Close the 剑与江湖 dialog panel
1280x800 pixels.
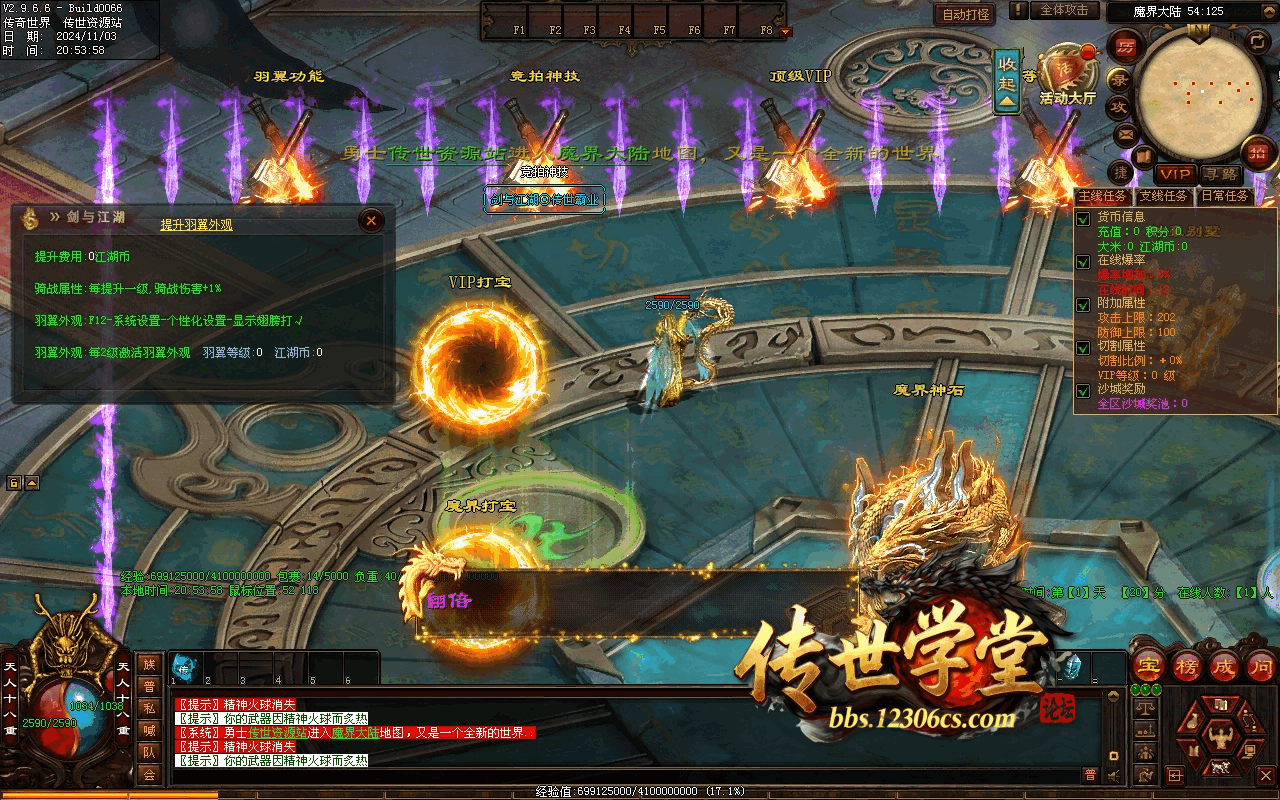tap(371, 220)
